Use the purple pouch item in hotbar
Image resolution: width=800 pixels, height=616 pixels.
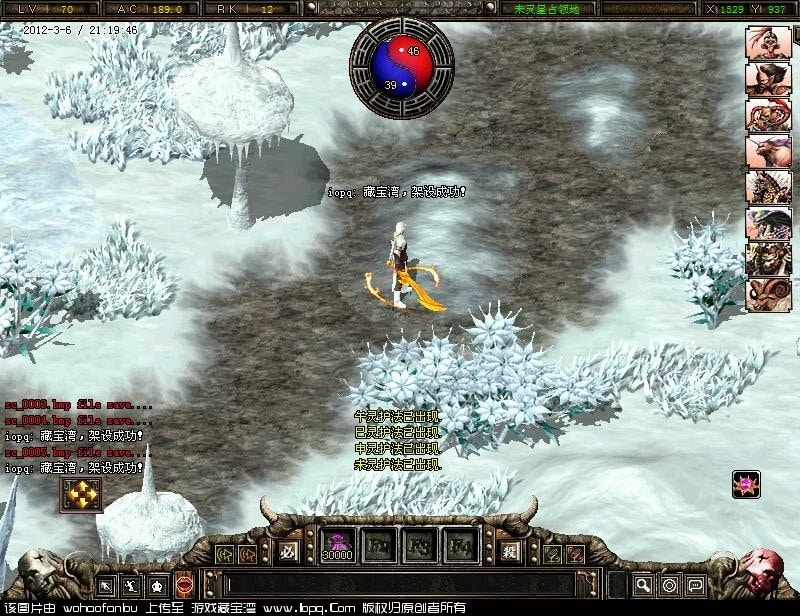click(x=336, y=546)
